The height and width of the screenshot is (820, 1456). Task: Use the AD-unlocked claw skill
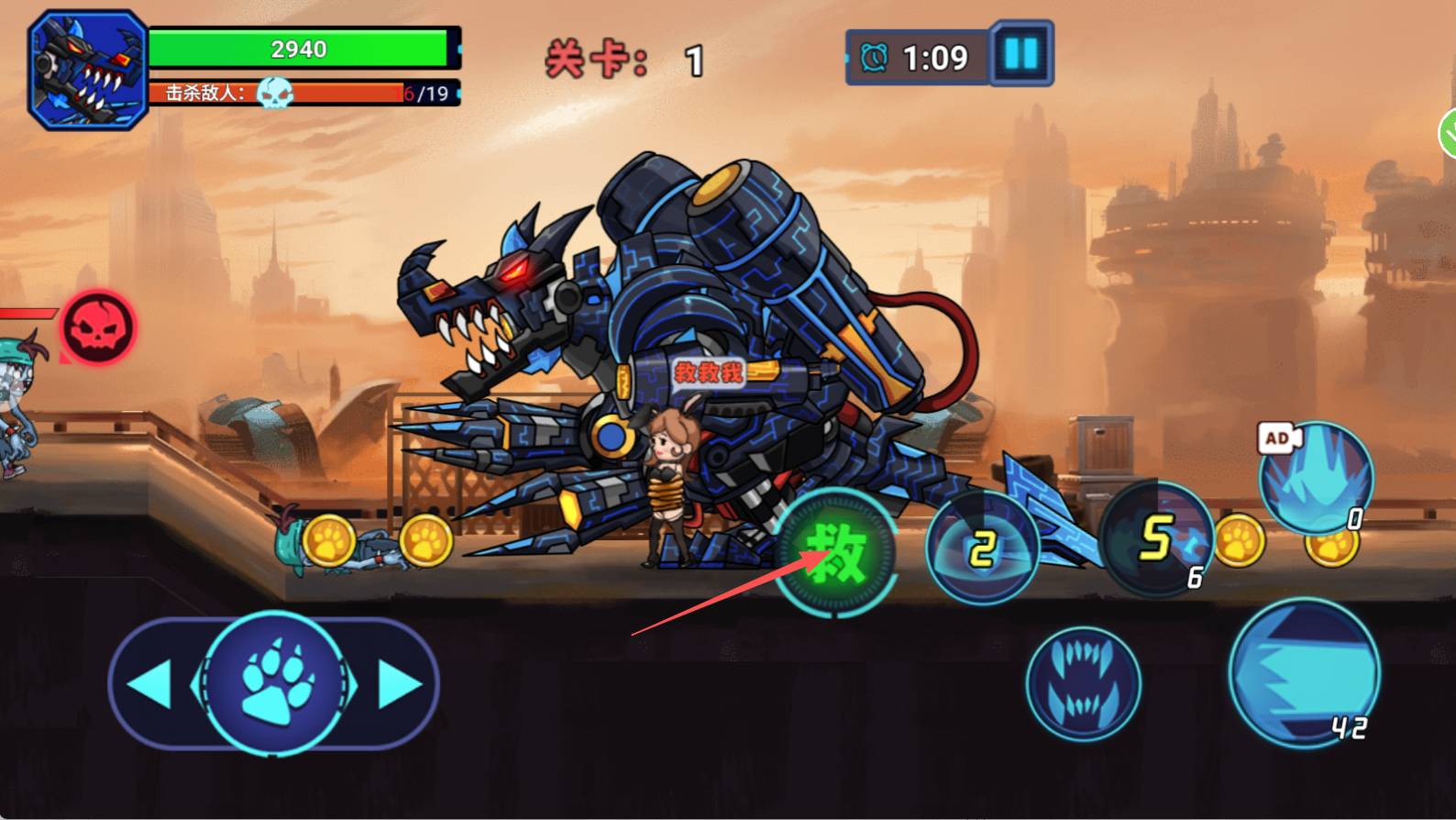point(1316,477)
